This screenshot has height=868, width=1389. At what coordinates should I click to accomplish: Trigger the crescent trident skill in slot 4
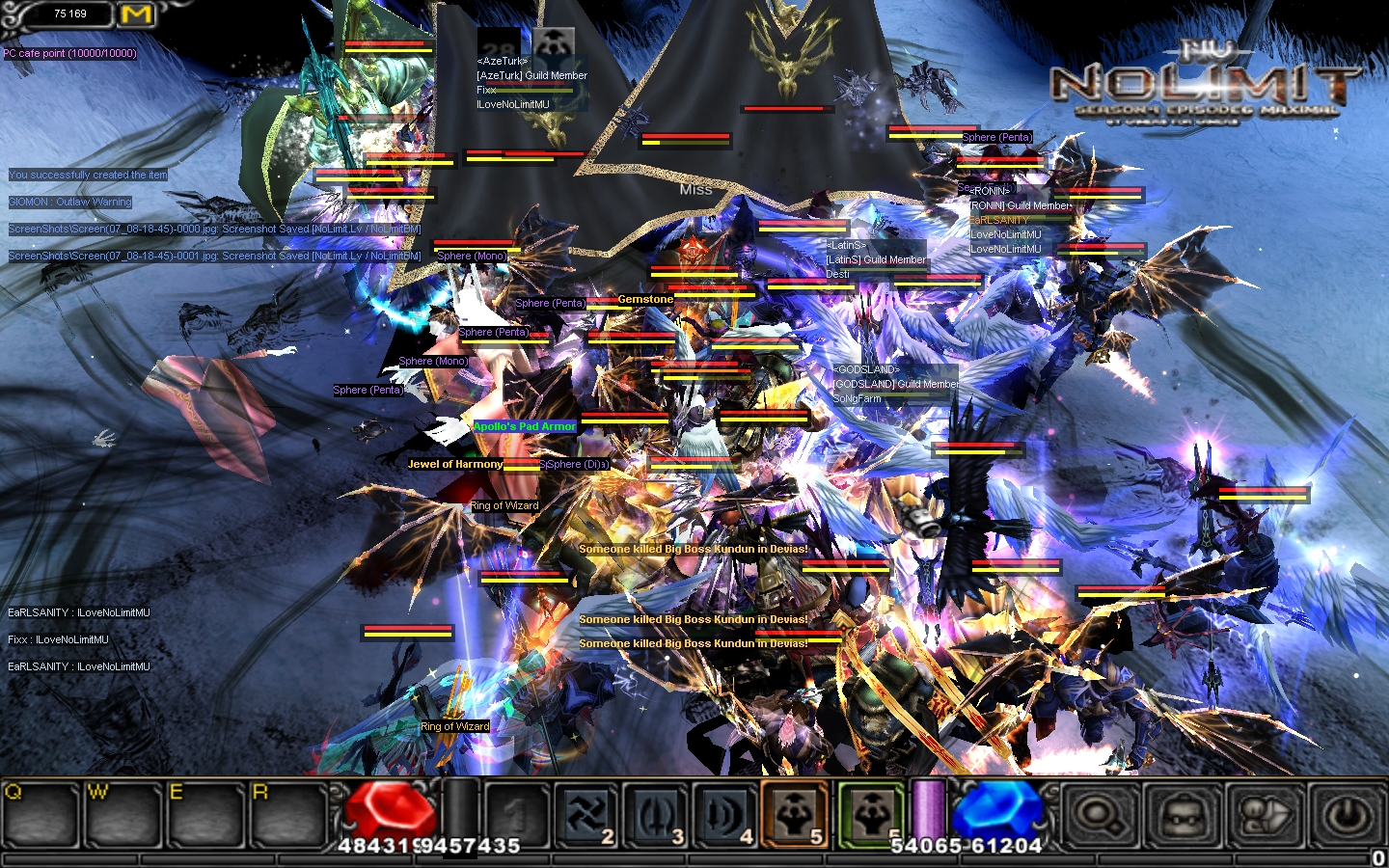(x=725, y=815)
